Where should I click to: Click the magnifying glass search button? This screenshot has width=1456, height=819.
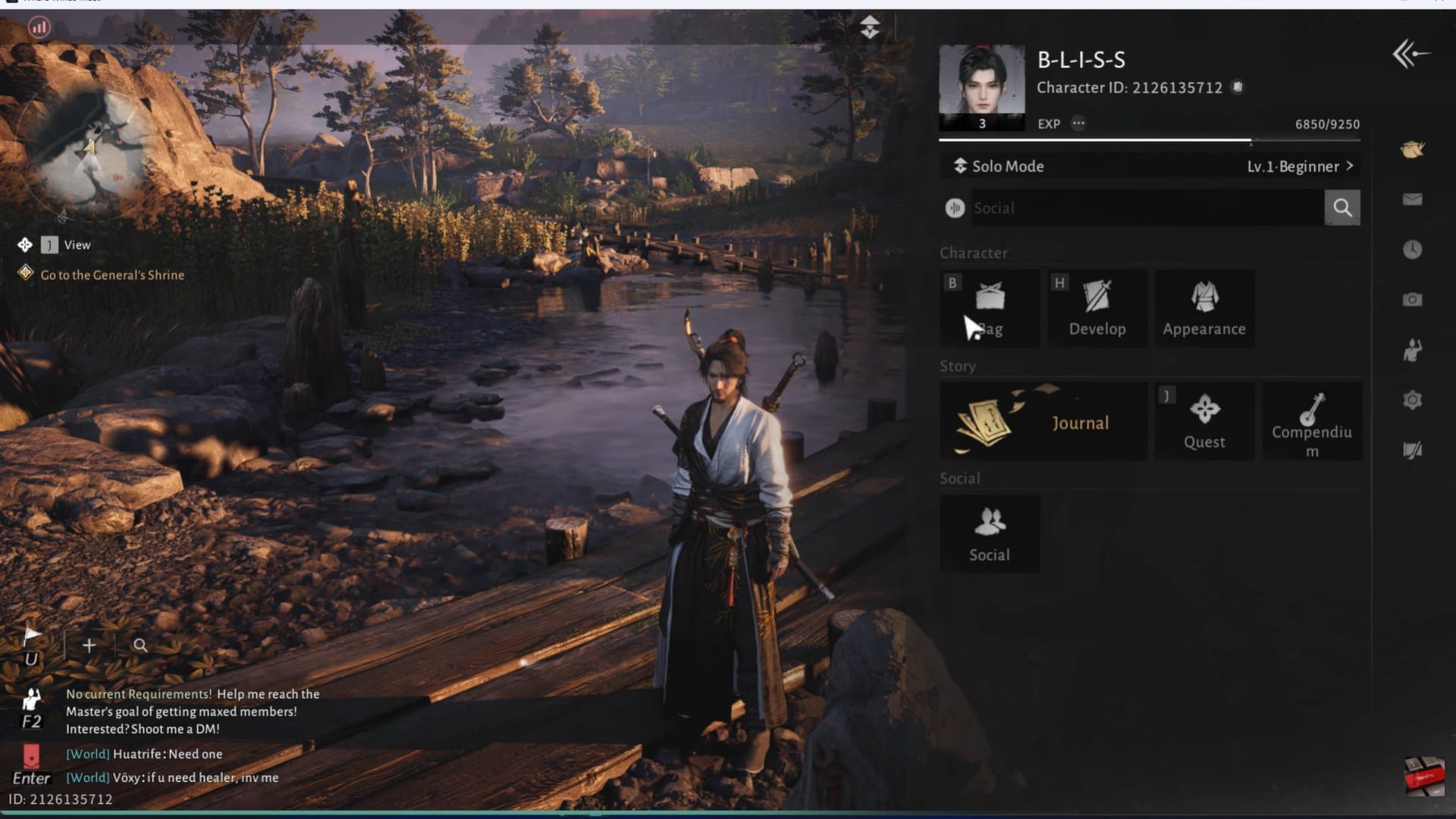pyautogui.click(x=1342, y=208)
